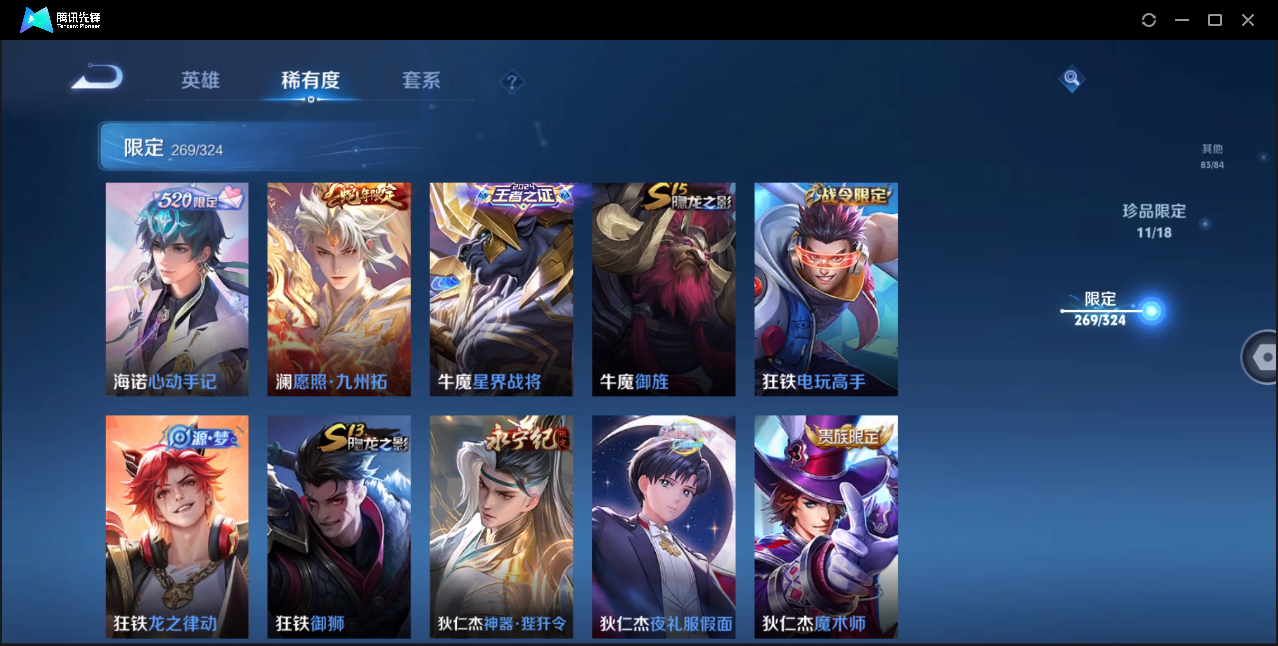Choose the 牛魔 星界战将 skin card

pyautogui.click(x=501, y=289)
